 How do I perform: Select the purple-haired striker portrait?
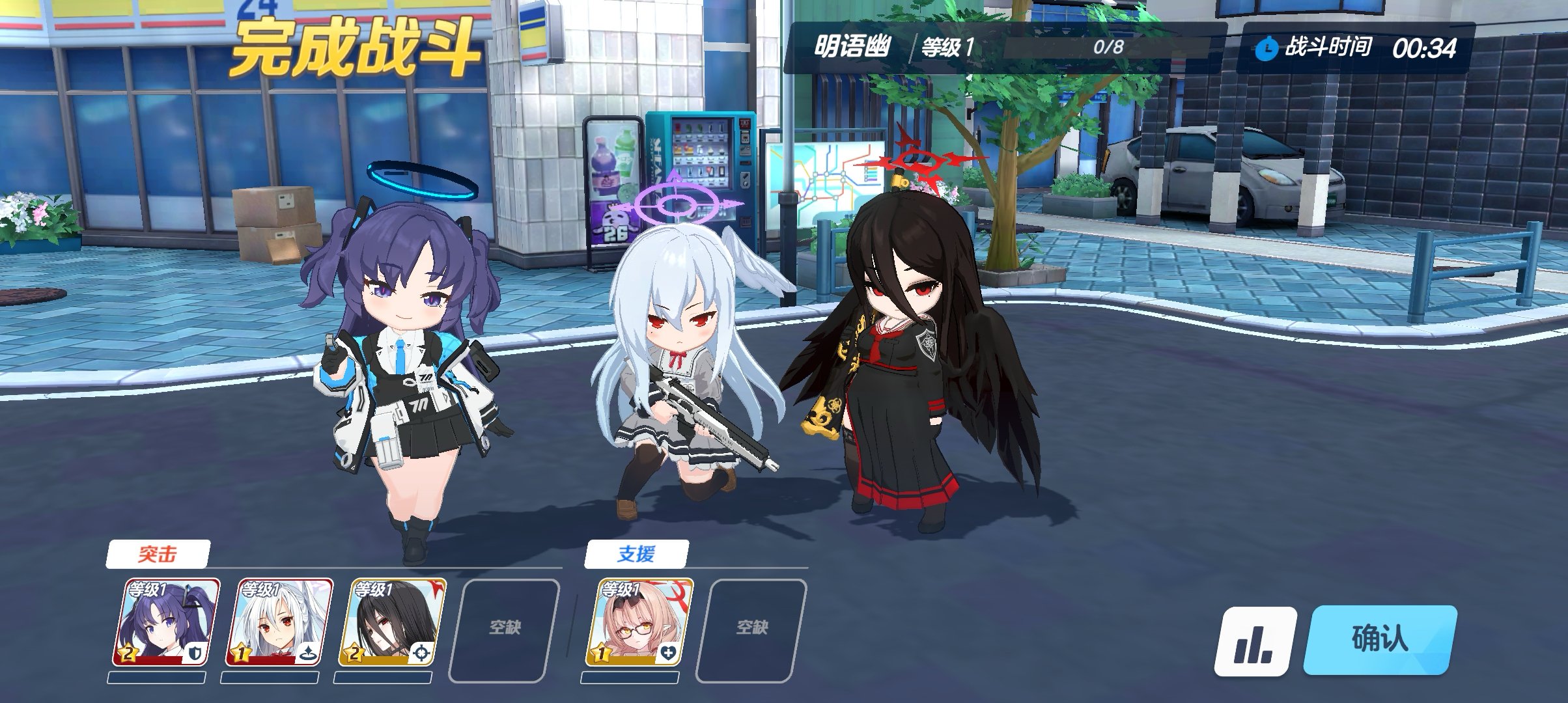(x=166, y=622)
